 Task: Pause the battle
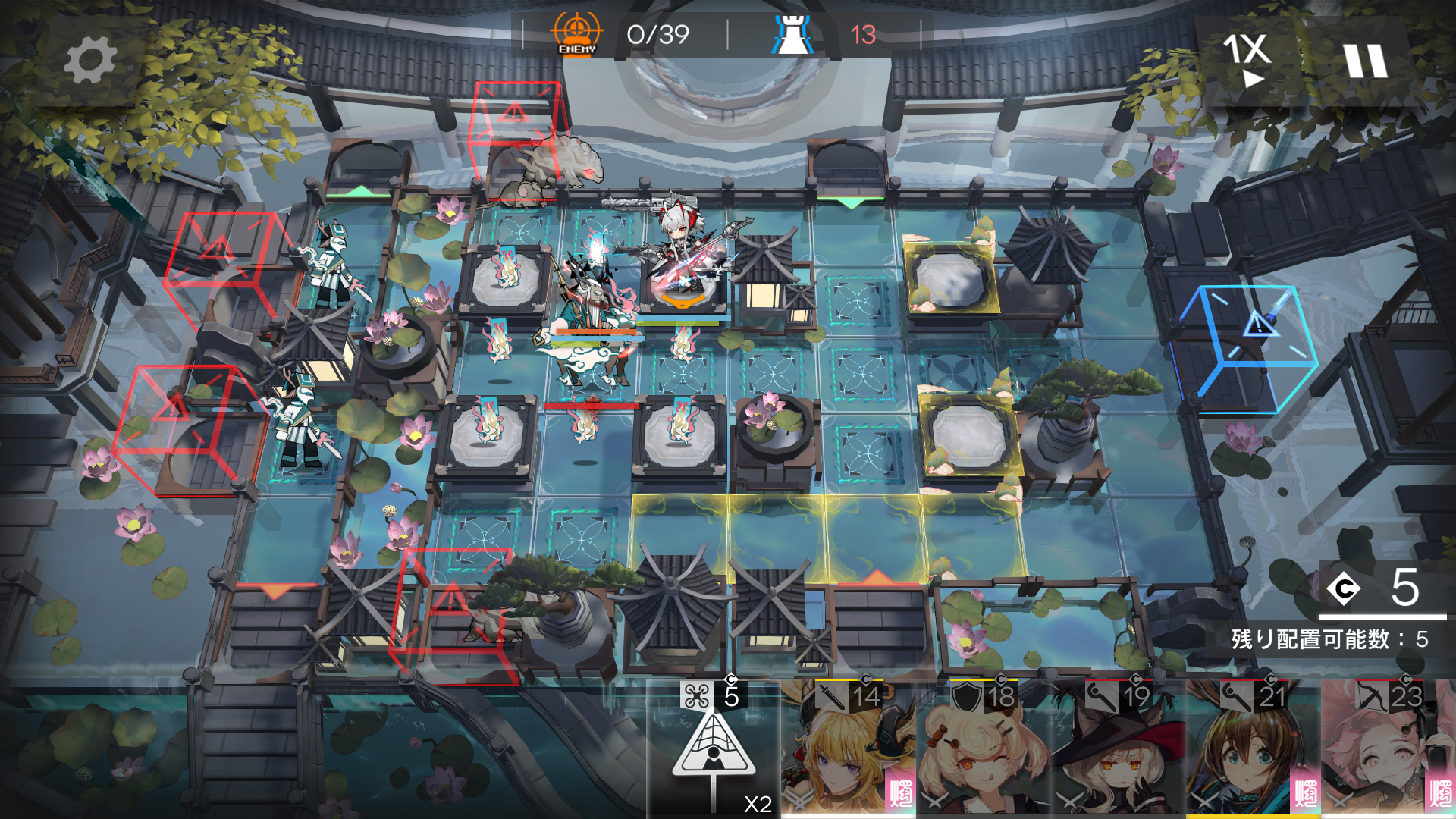click(1365, 61)
